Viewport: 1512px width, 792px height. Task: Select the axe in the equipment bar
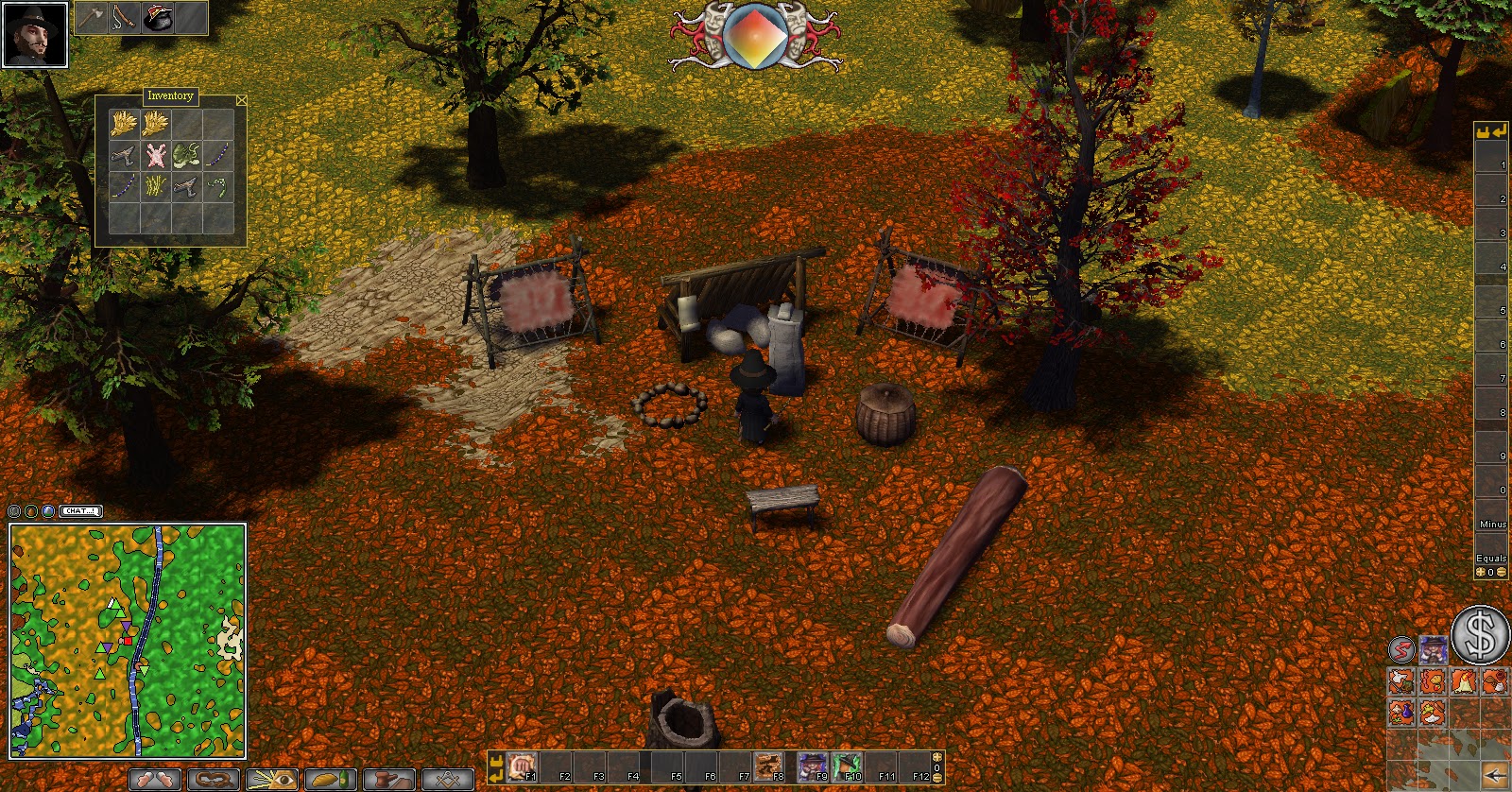[92, 17]
